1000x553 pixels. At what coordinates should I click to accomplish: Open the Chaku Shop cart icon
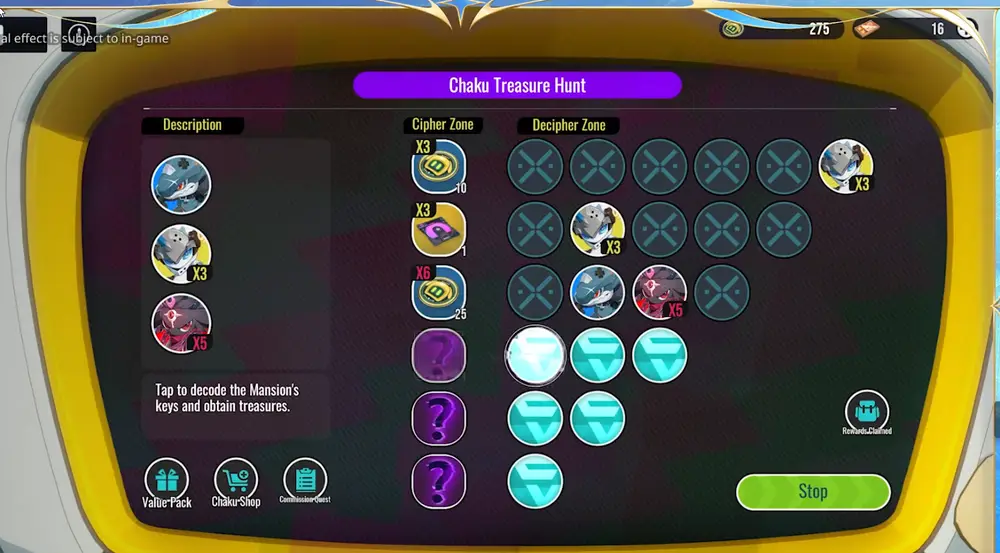[236, 479]
